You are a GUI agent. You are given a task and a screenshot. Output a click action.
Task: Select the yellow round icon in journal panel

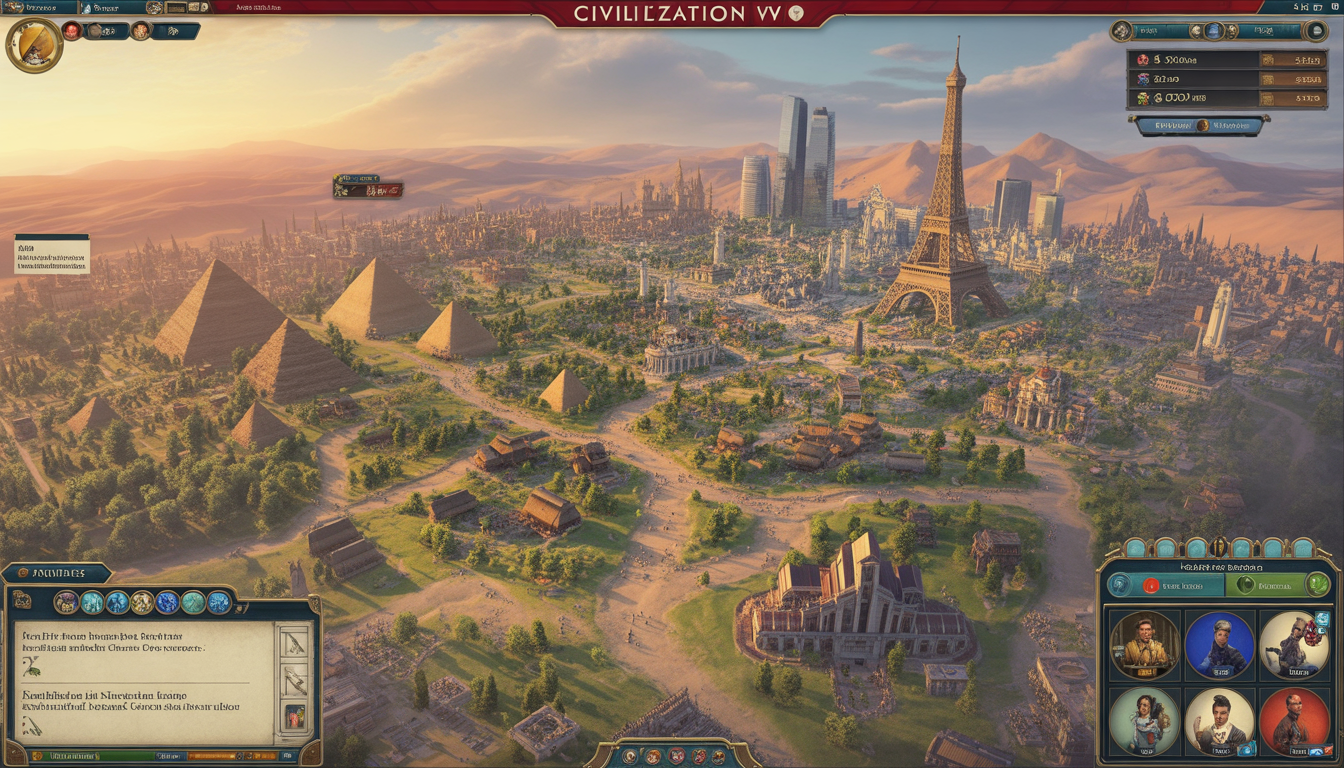click(x=142, y=602)
